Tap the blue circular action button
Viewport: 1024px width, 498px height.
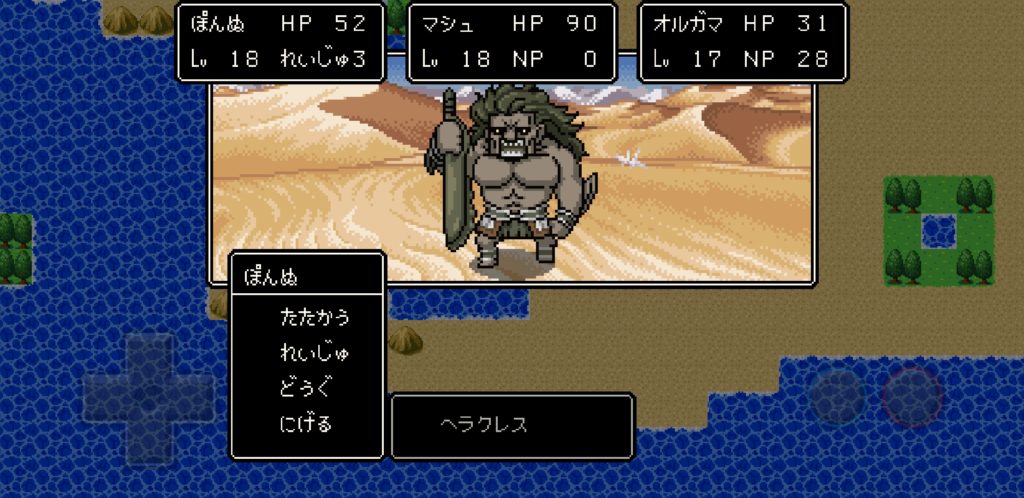pyautogui.click(x=837, y=397)
